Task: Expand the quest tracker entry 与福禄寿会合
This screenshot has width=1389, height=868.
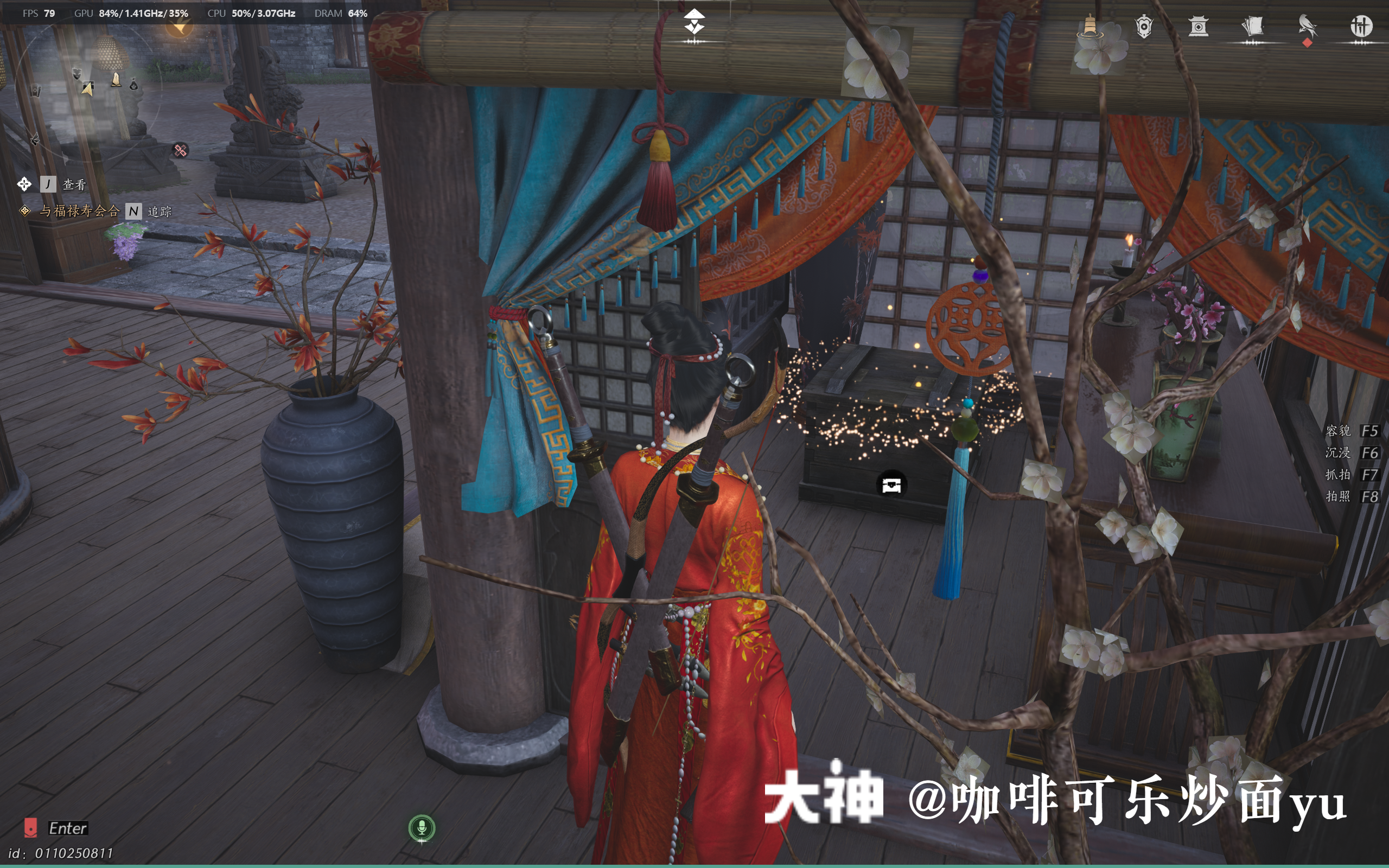Action: [80, 212]
